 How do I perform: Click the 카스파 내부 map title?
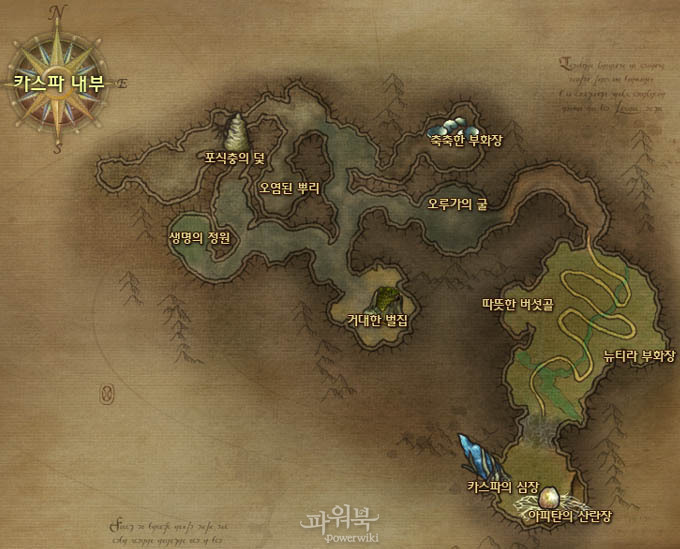coord(59,84)
